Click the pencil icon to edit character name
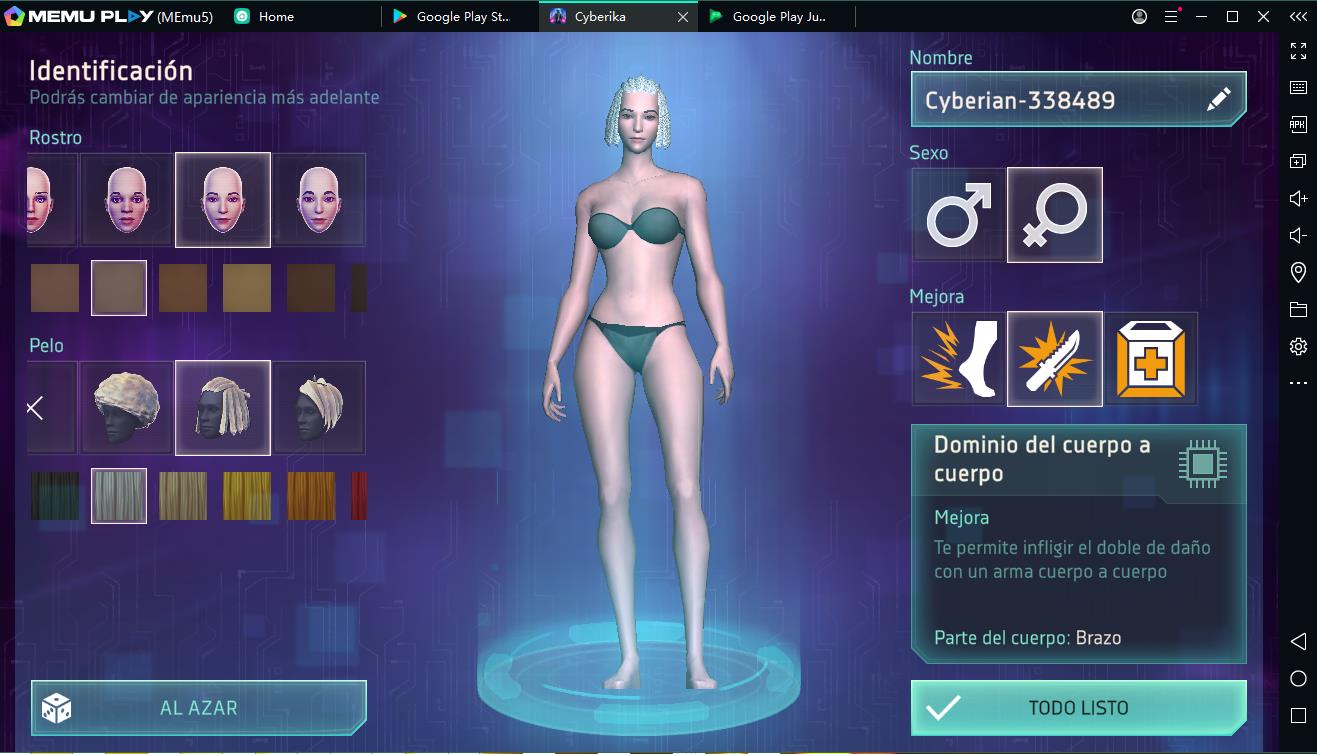 [1219, 99]
